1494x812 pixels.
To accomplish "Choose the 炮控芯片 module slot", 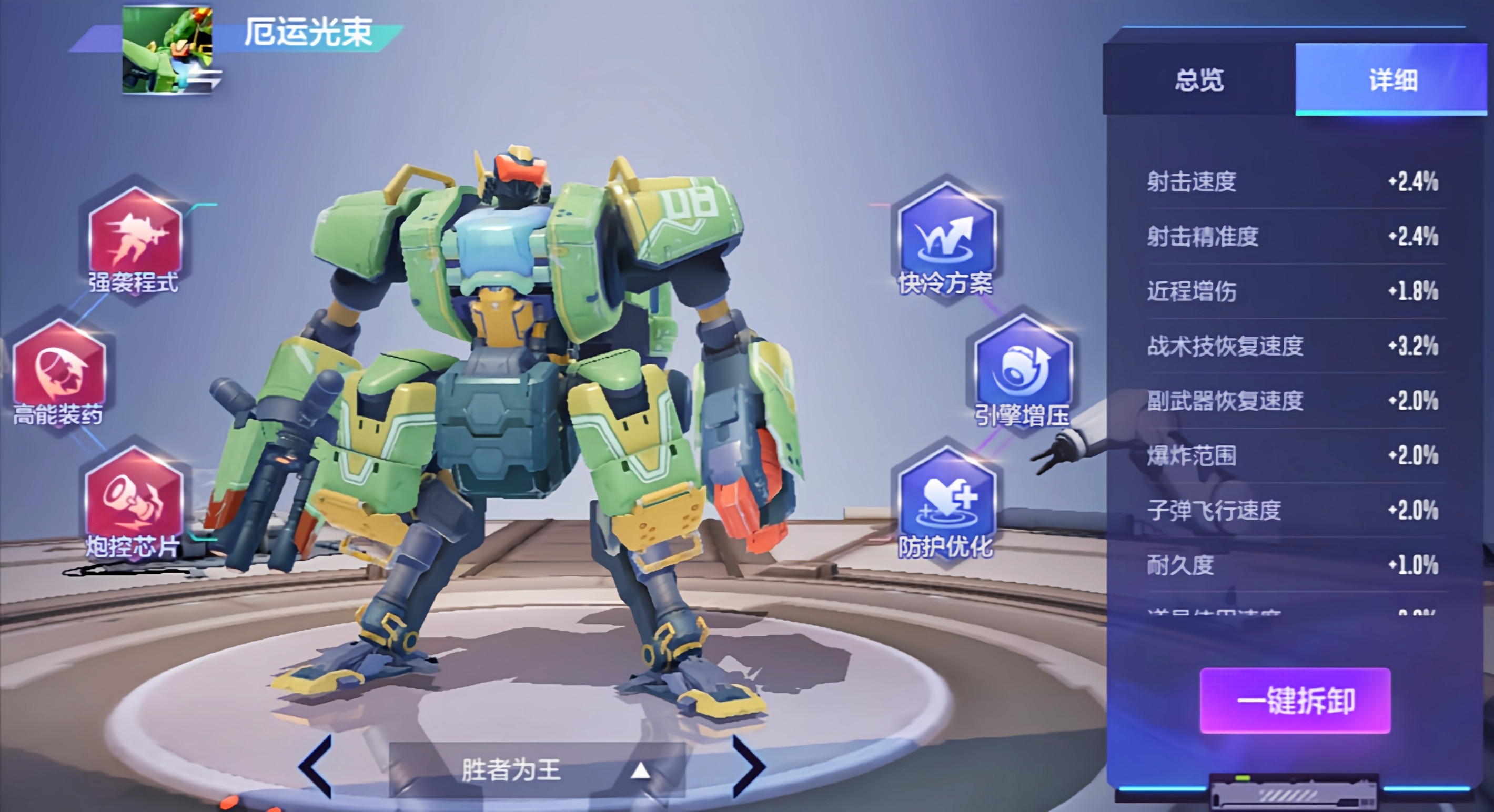I will [x=134, y=499].
